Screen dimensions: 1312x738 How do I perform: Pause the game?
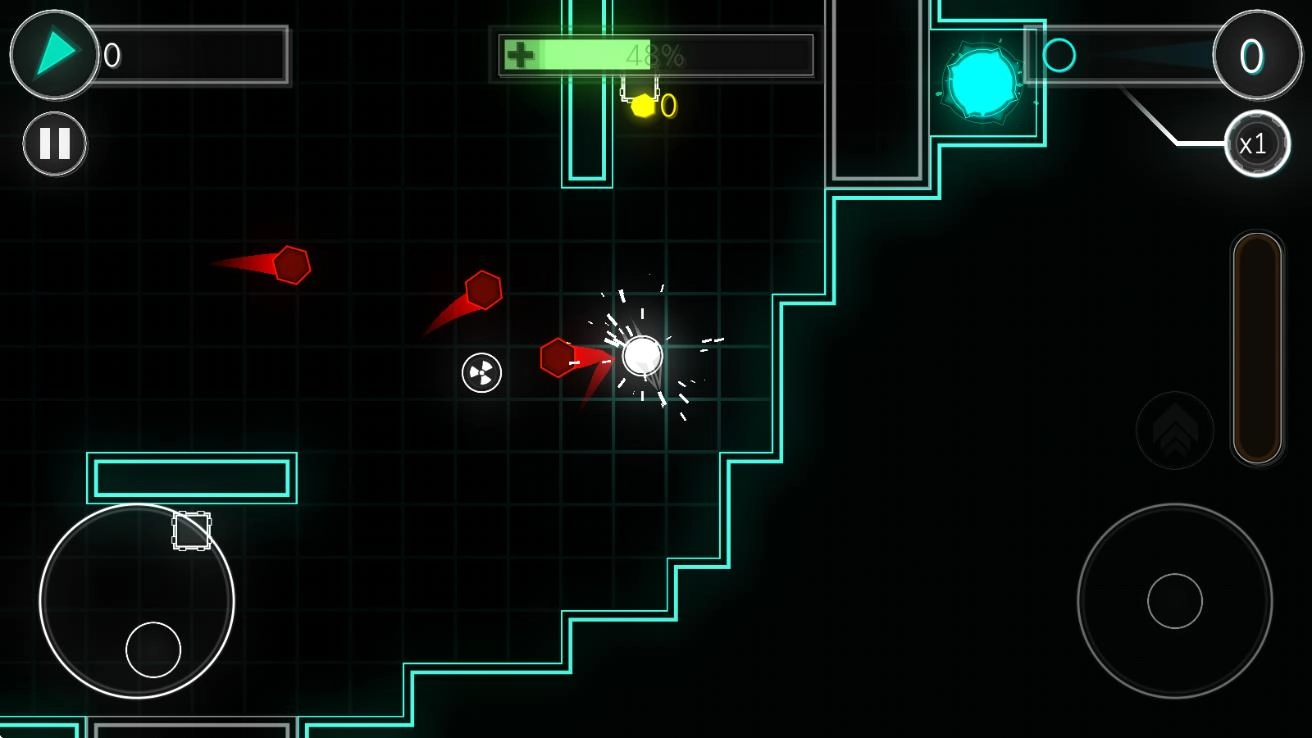(x=55, y=144)
